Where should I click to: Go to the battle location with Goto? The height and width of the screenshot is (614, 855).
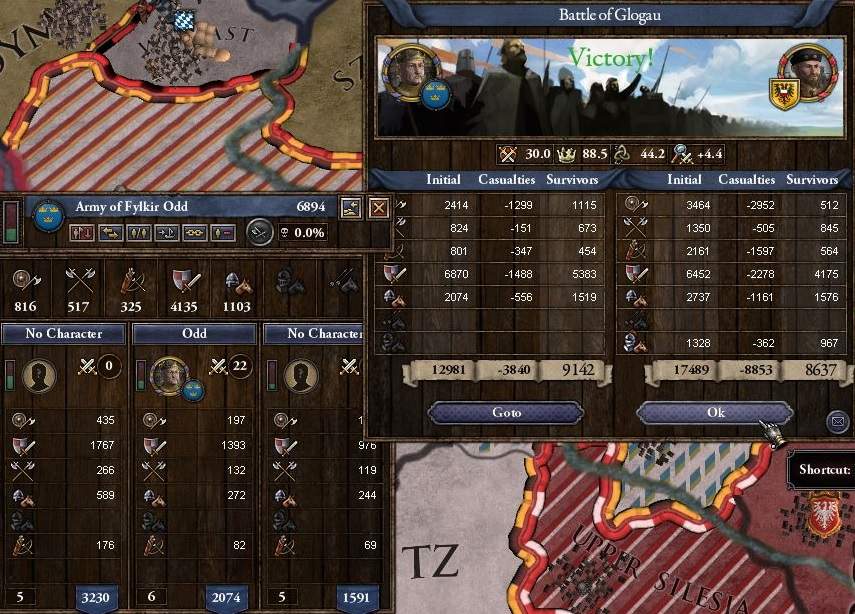click(x=505, y=413)
